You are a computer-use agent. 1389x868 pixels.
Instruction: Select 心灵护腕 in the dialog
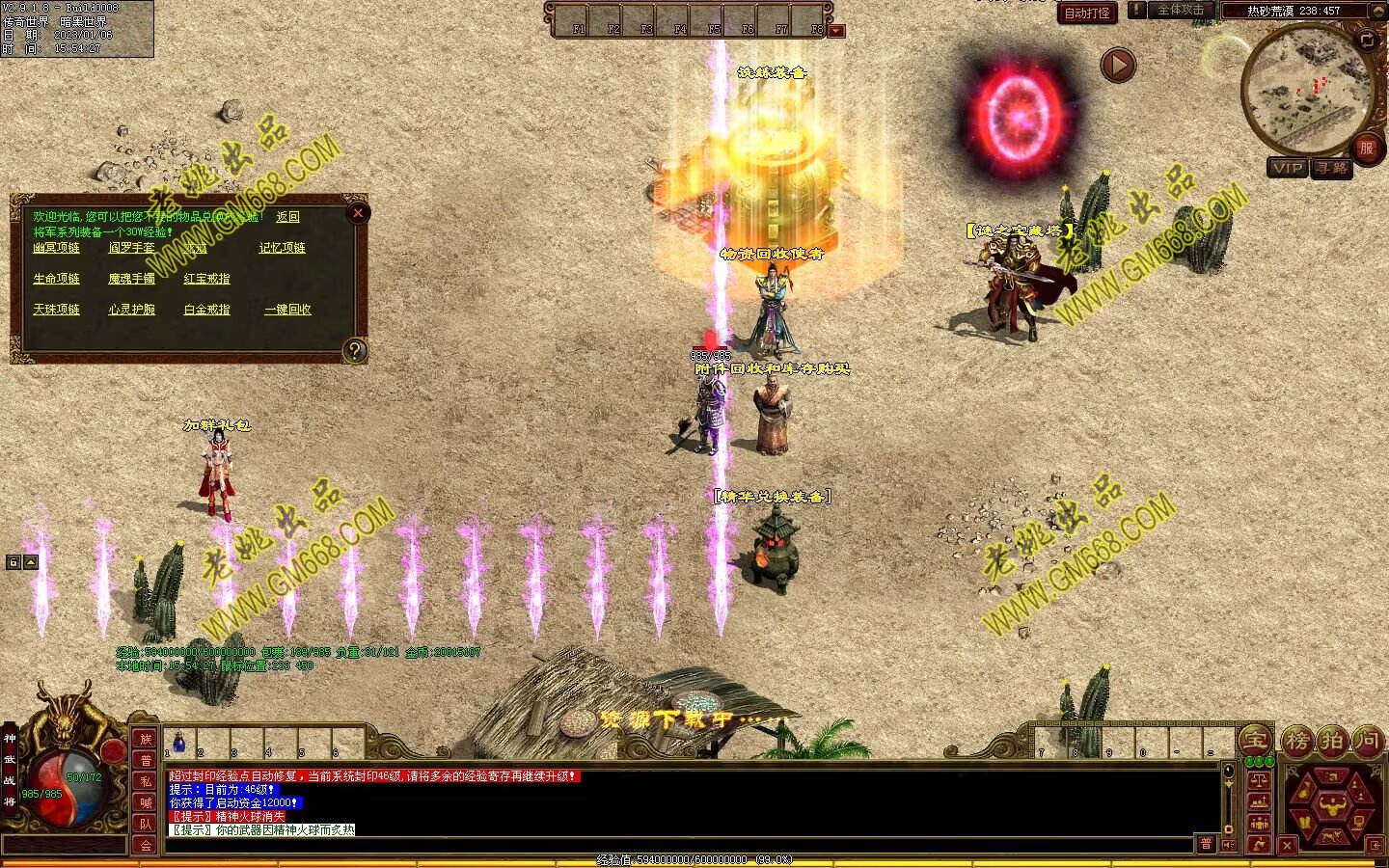(131, 310)
